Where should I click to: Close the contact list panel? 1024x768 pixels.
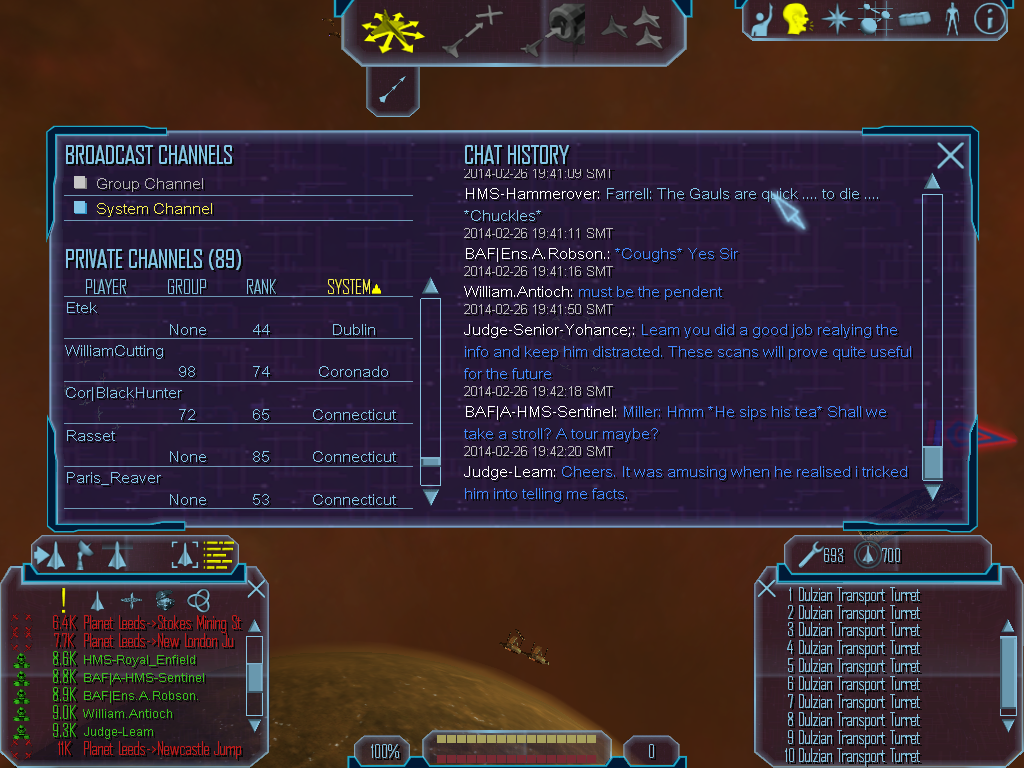256,589
